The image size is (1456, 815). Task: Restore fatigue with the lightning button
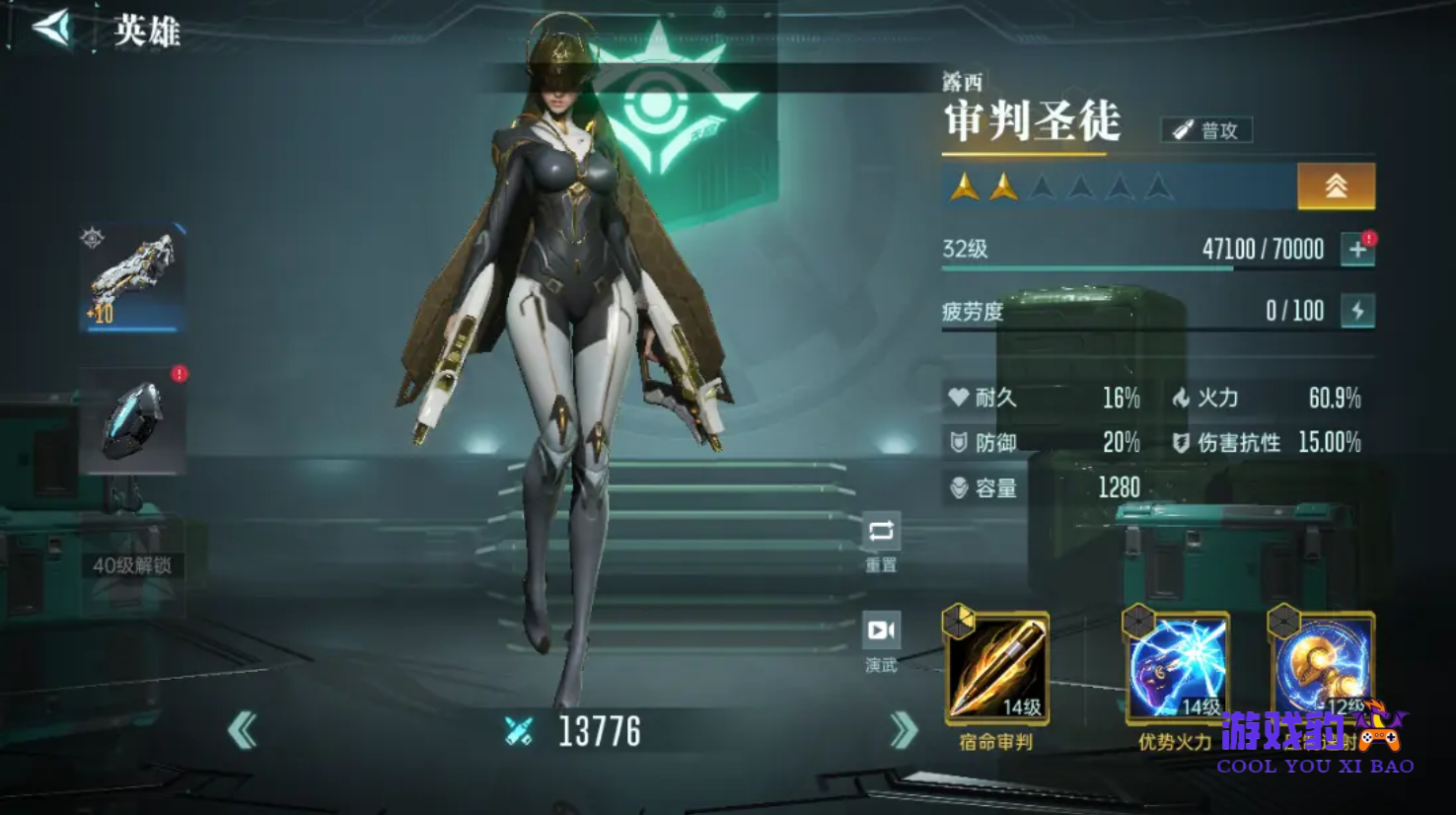pos(1357,311)
